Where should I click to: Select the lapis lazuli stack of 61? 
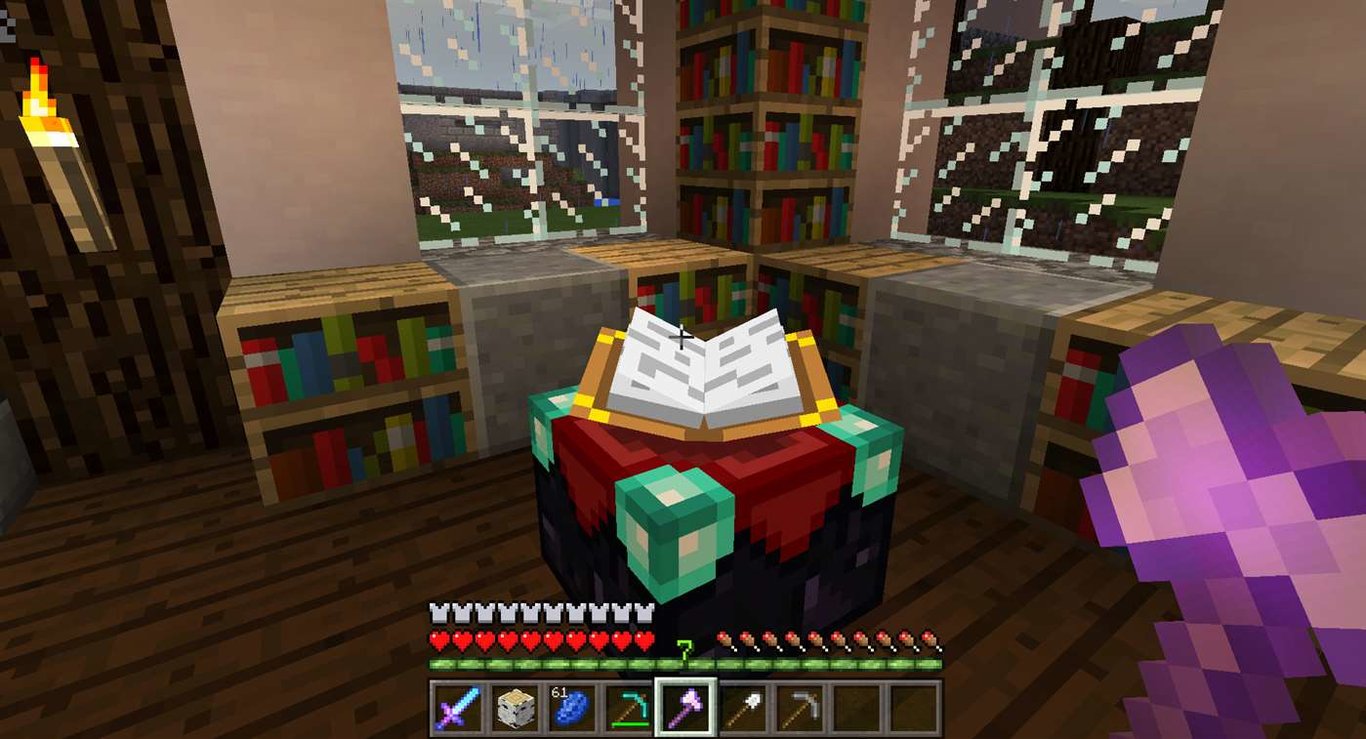point(570,708)
